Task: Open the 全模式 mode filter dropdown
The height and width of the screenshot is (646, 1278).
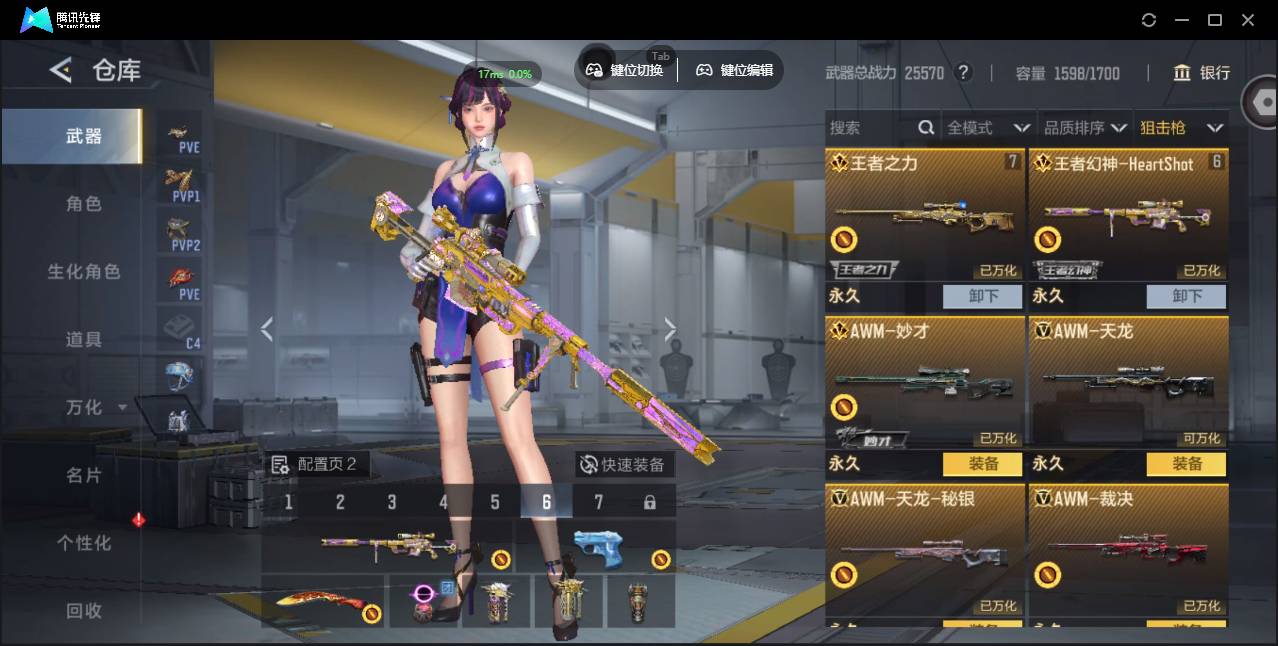Action: [x=988, y=128]
